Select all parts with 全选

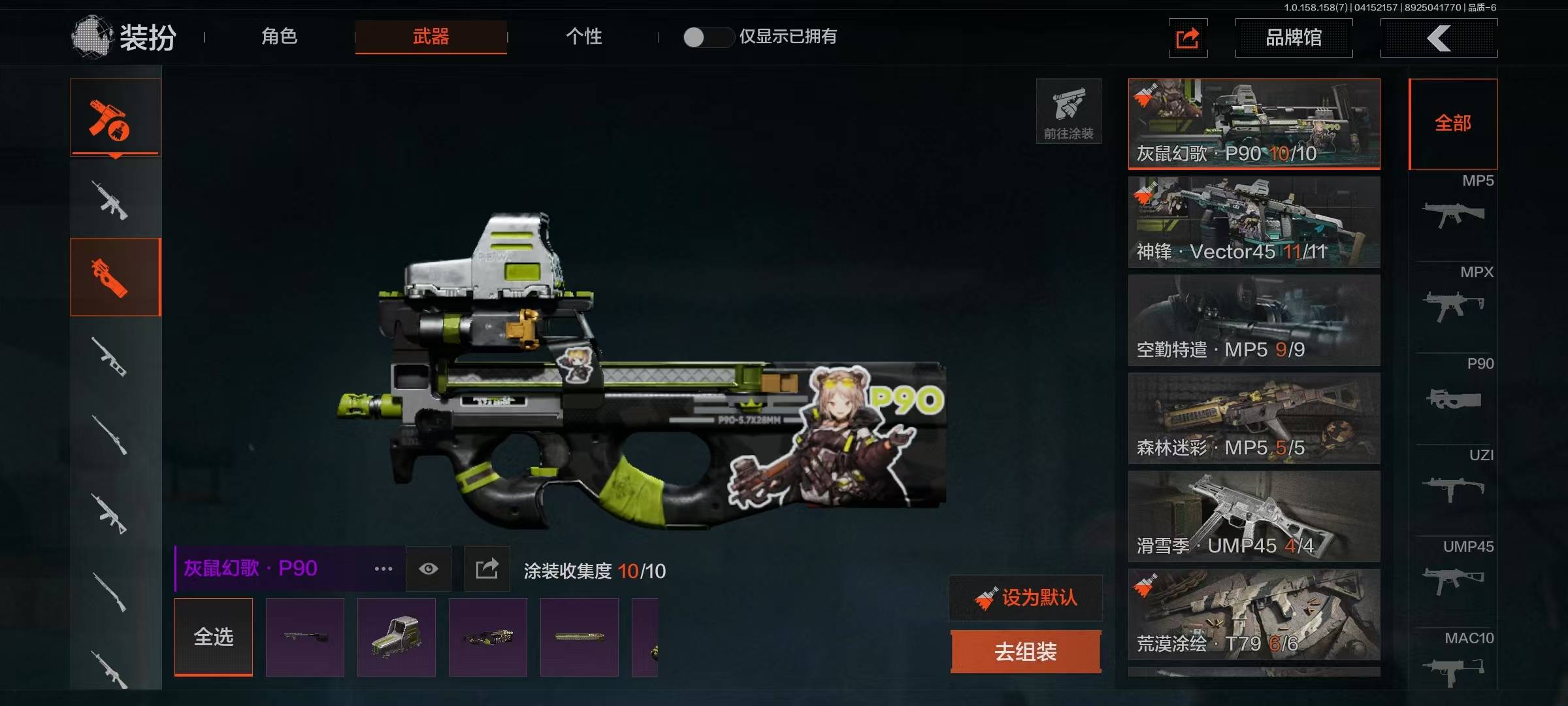point(214,637)
